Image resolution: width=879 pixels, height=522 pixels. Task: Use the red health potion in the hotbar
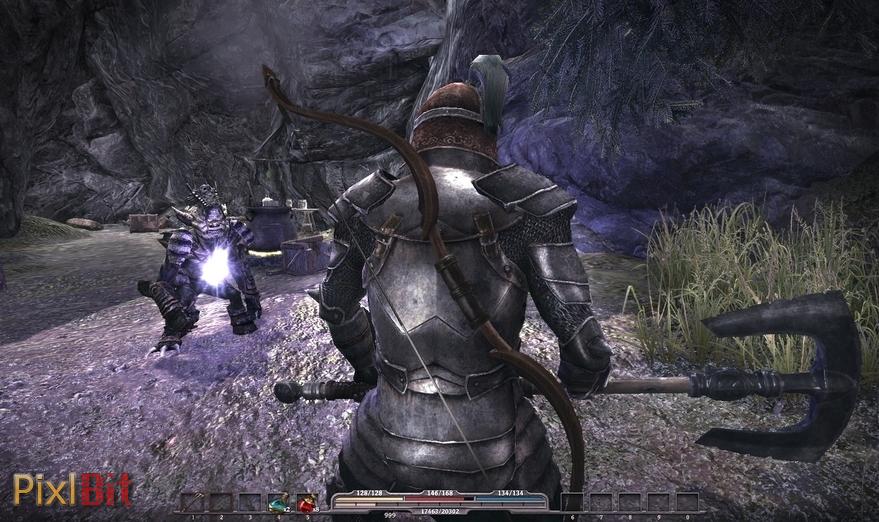pos(306,502)
